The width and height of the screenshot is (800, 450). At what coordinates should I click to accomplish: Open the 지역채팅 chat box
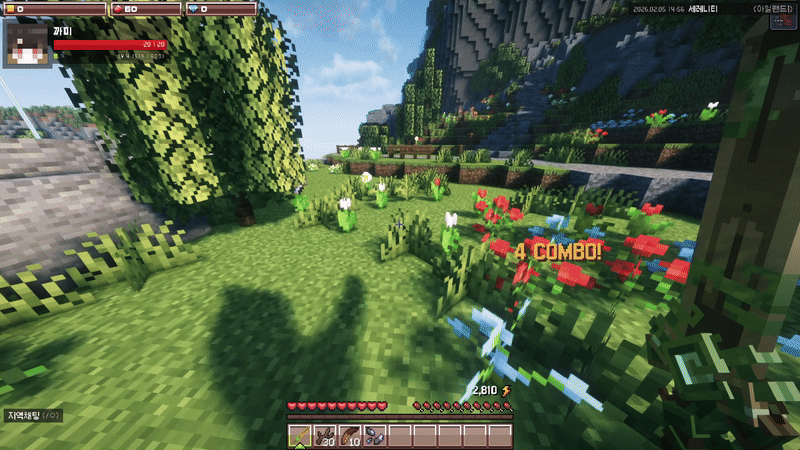(x=34, y=415)
